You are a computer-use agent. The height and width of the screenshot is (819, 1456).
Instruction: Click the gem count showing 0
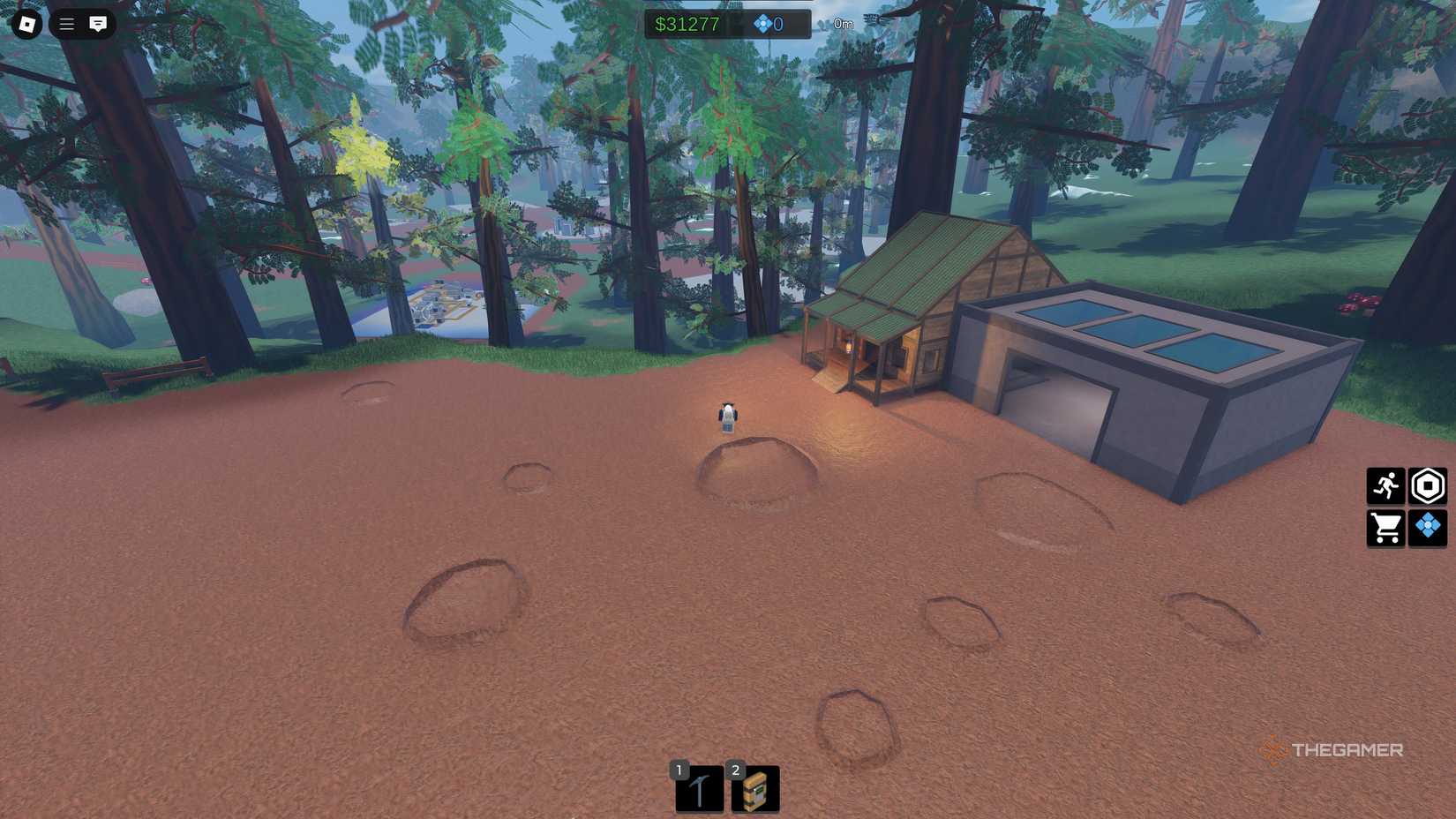coord(777,25)
